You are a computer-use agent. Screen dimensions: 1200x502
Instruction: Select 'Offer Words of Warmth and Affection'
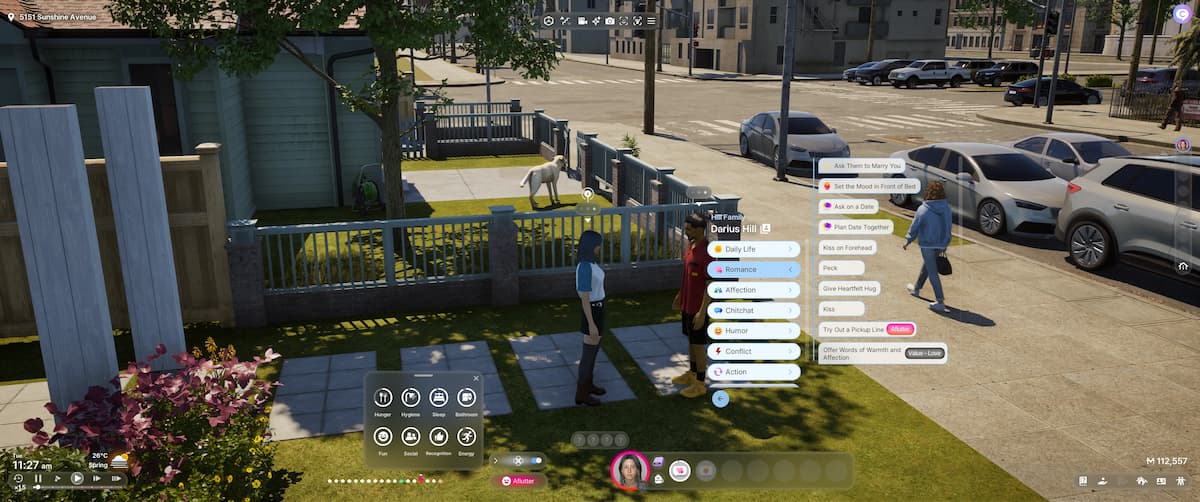coord(860,352)
